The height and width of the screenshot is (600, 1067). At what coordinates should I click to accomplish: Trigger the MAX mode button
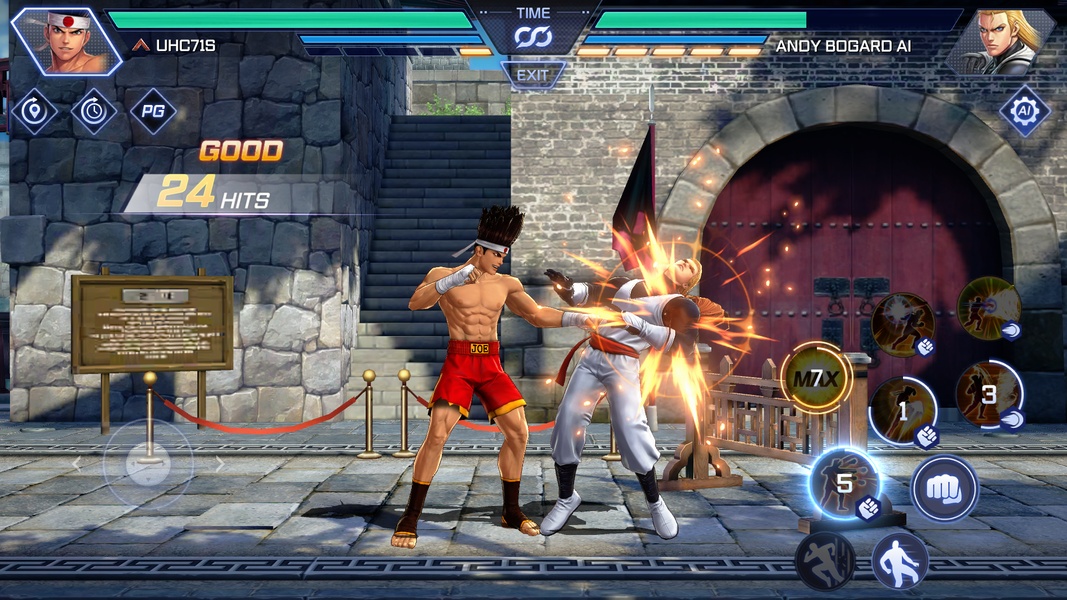(816, 378)
